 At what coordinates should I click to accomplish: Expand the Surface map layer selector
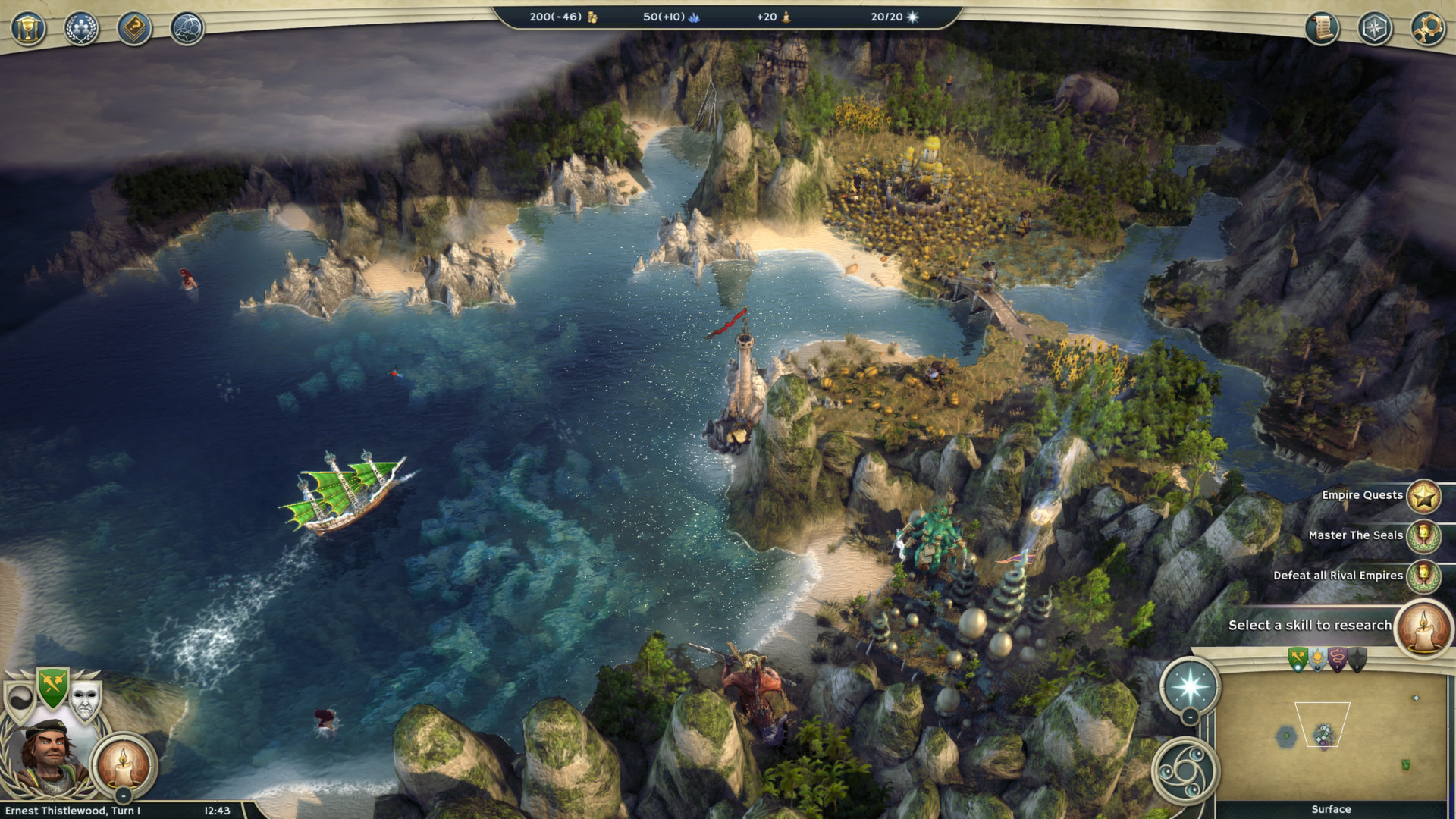[x=1332, y=809]
